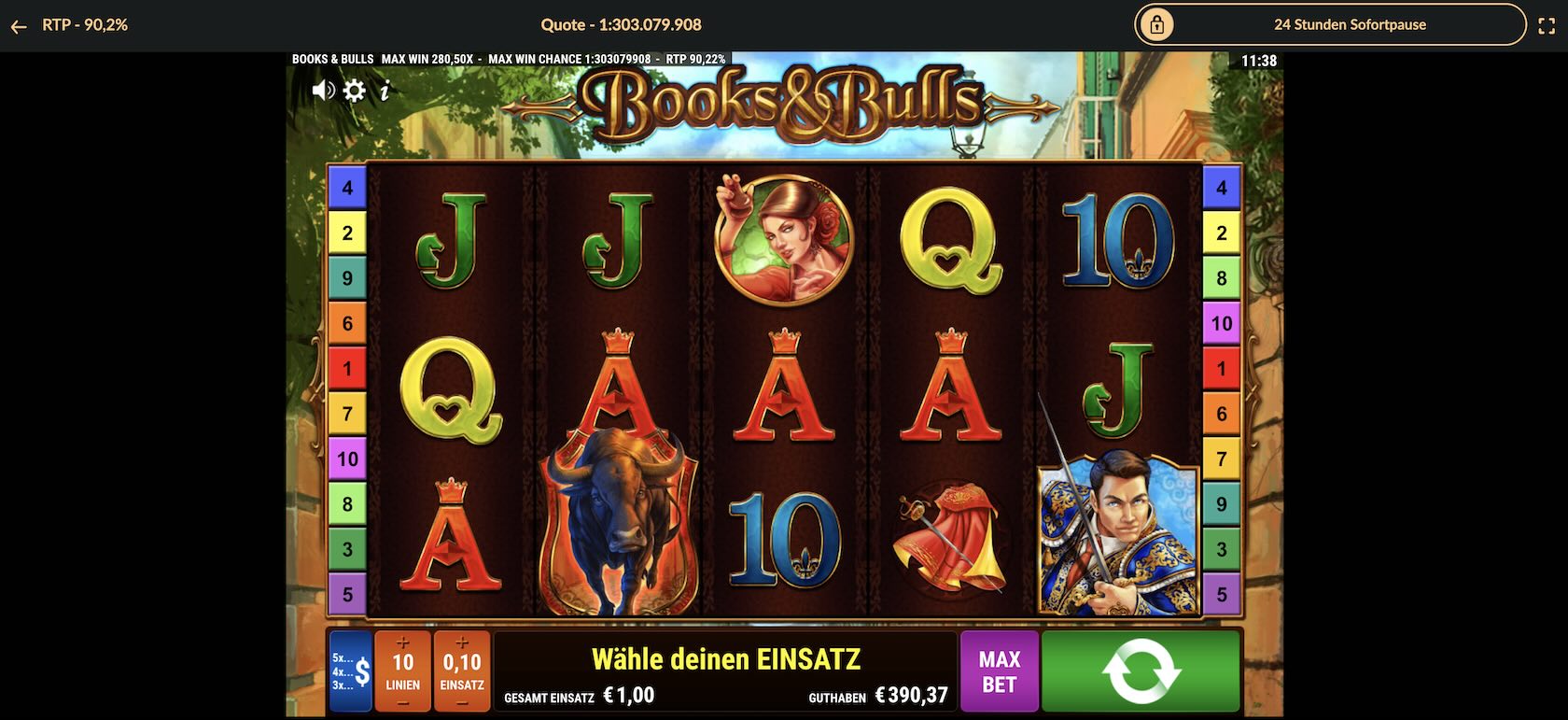
Task: Increase LINIEN with the plus control
Action: 403,642
